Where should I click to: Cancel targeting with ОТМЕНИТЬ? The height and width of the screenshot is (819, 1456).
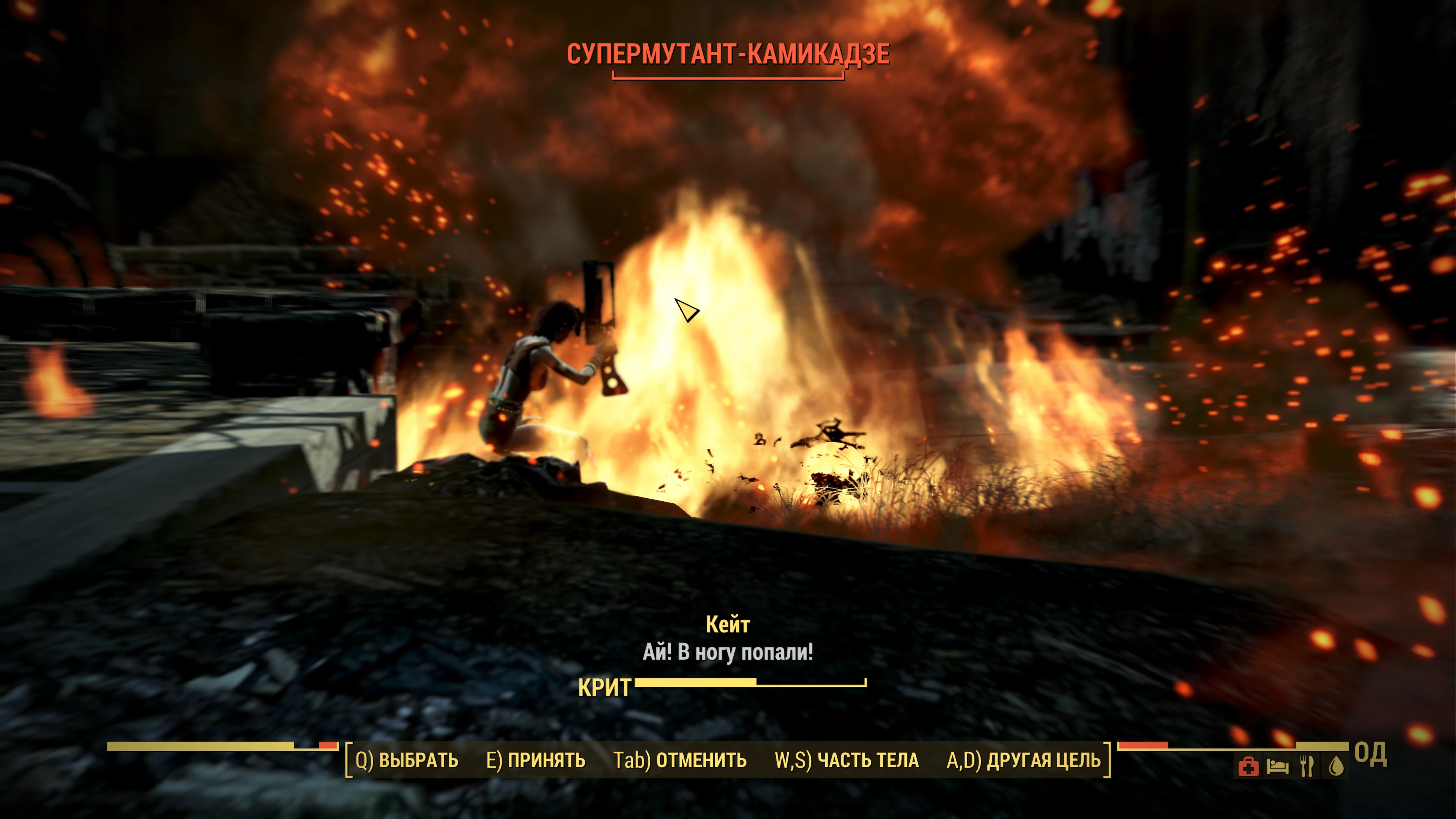tap(680, 760)
